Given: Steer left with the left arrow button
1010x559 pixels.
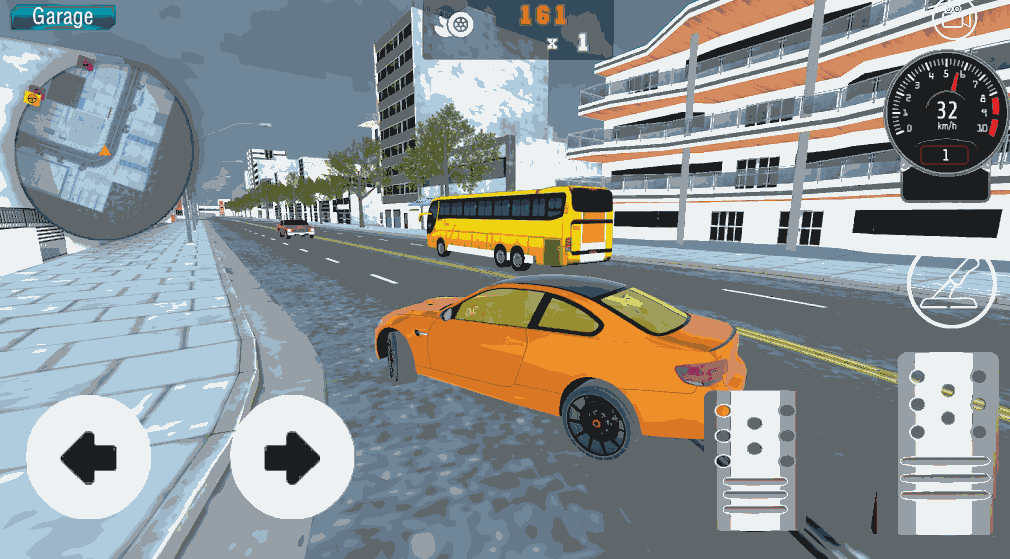Looking at the screenshot, I should tap(88, 456).
